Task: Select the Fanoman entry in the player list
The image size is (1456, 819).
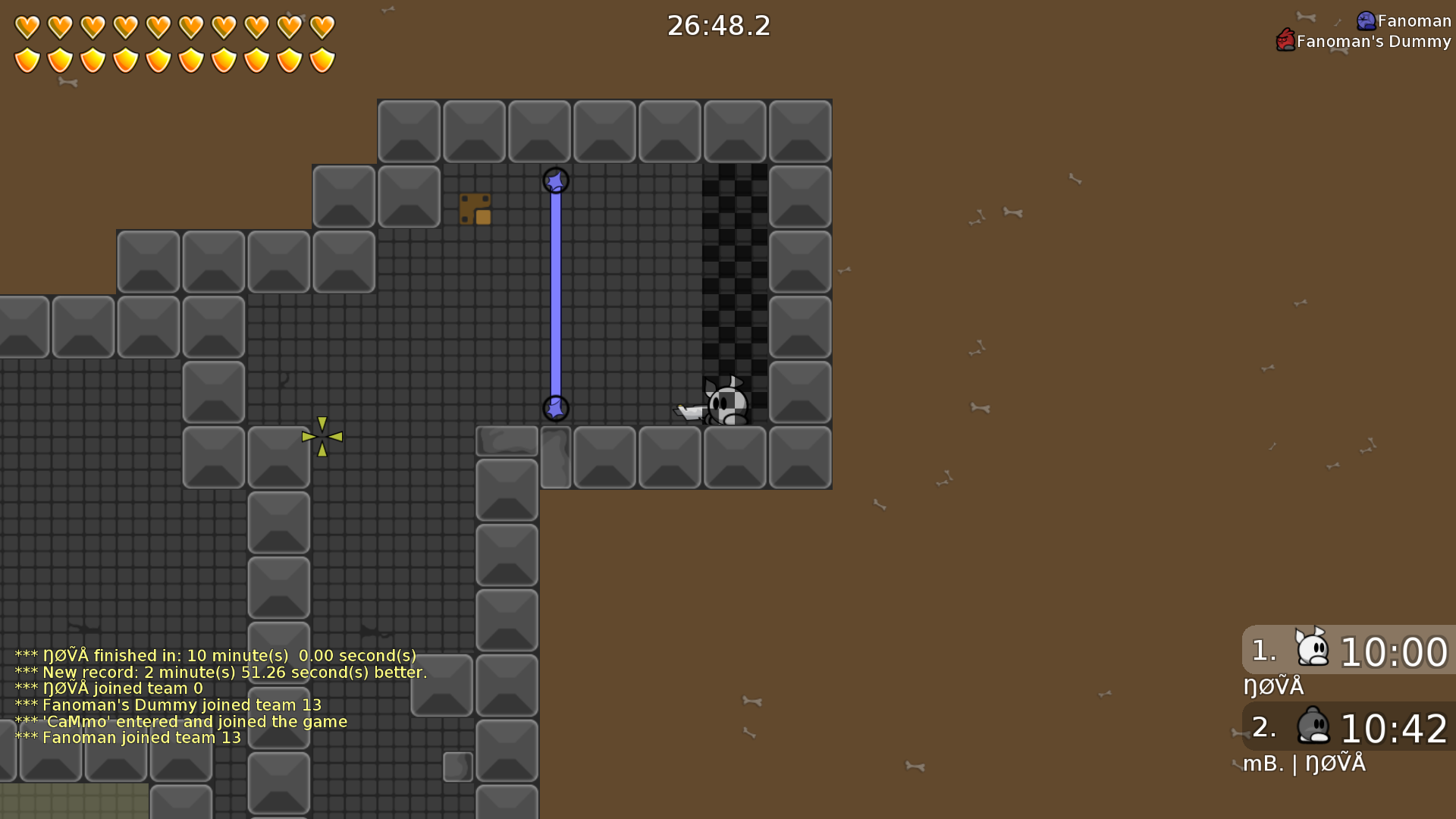Action: click(1403, 20)
